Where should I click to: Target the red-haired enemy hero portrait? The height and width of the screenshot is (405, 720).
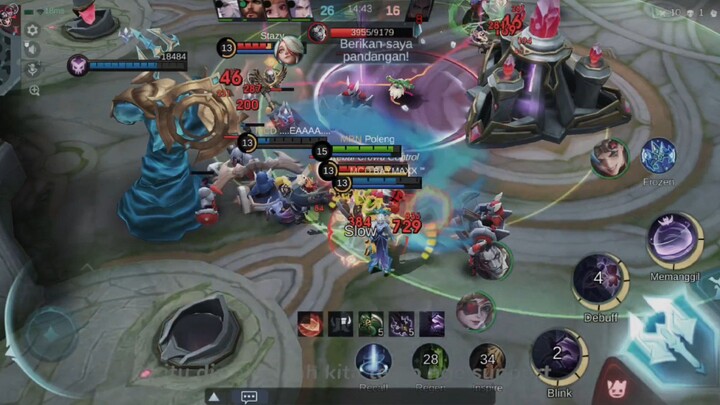click(x=475, y=311)
